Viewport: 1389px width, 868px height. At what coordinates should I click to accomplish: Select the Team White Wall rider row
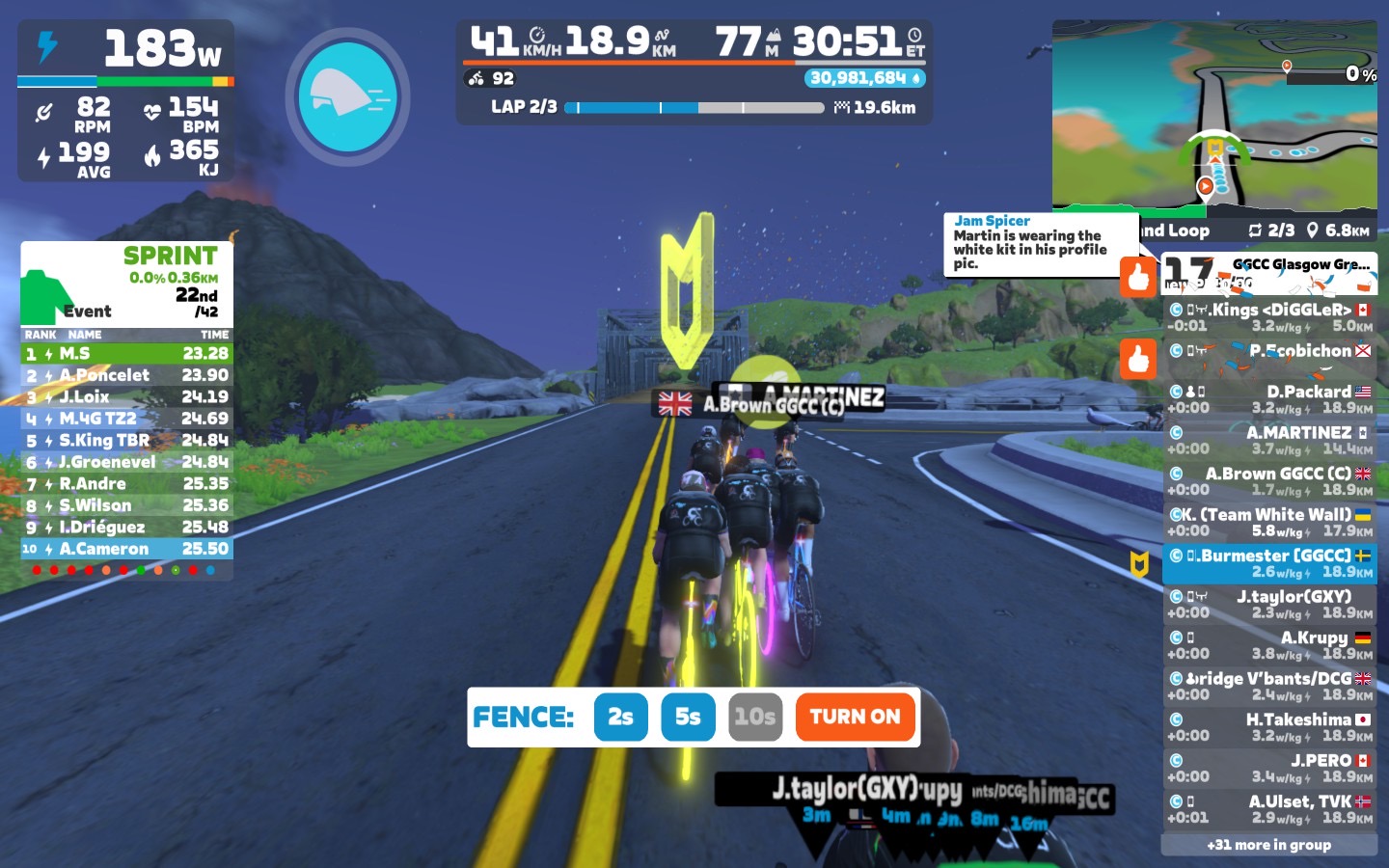pyautogui.click(x=1269, y=522)
